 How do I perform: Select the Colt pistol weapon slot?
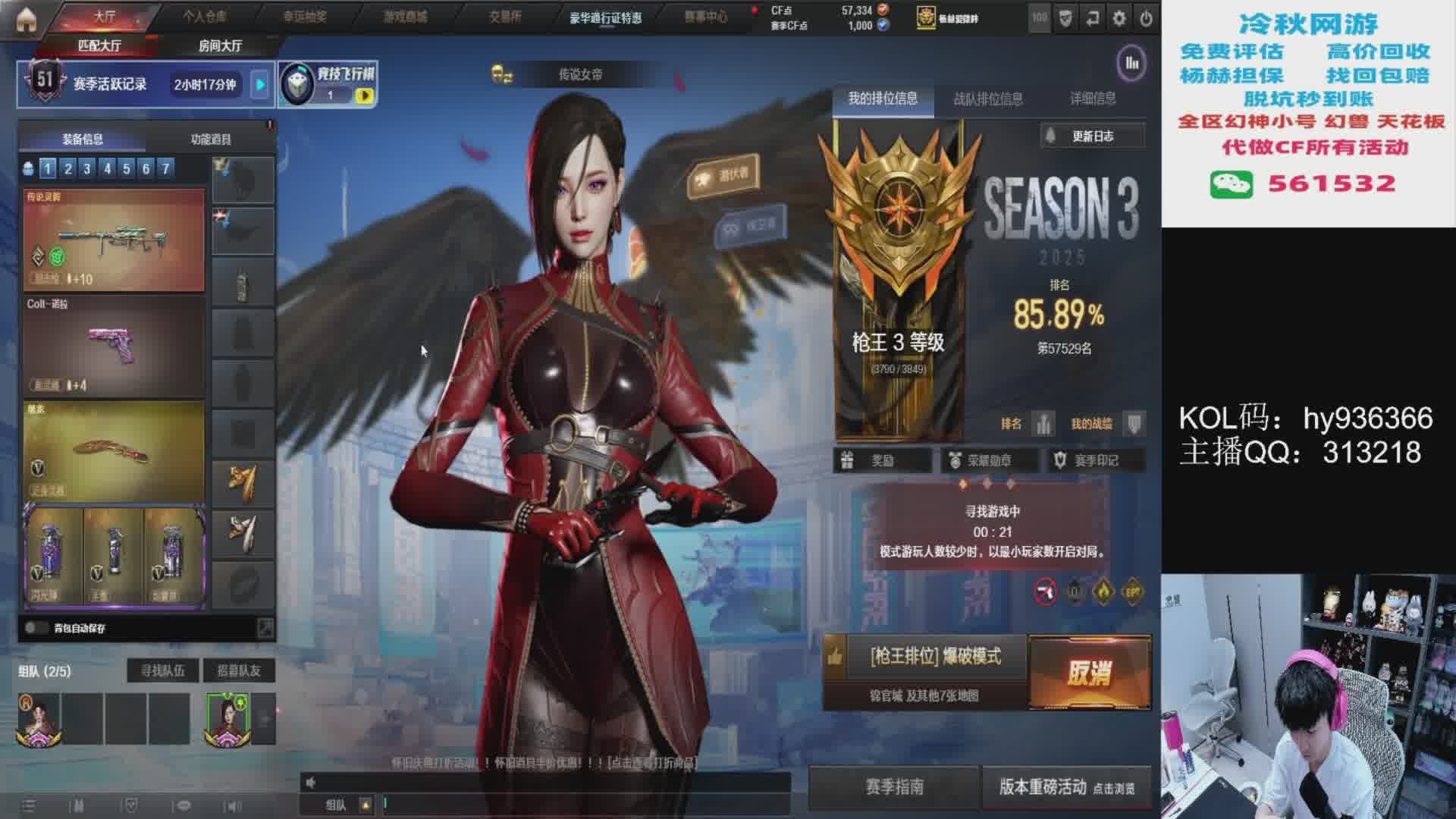[114, 346]
